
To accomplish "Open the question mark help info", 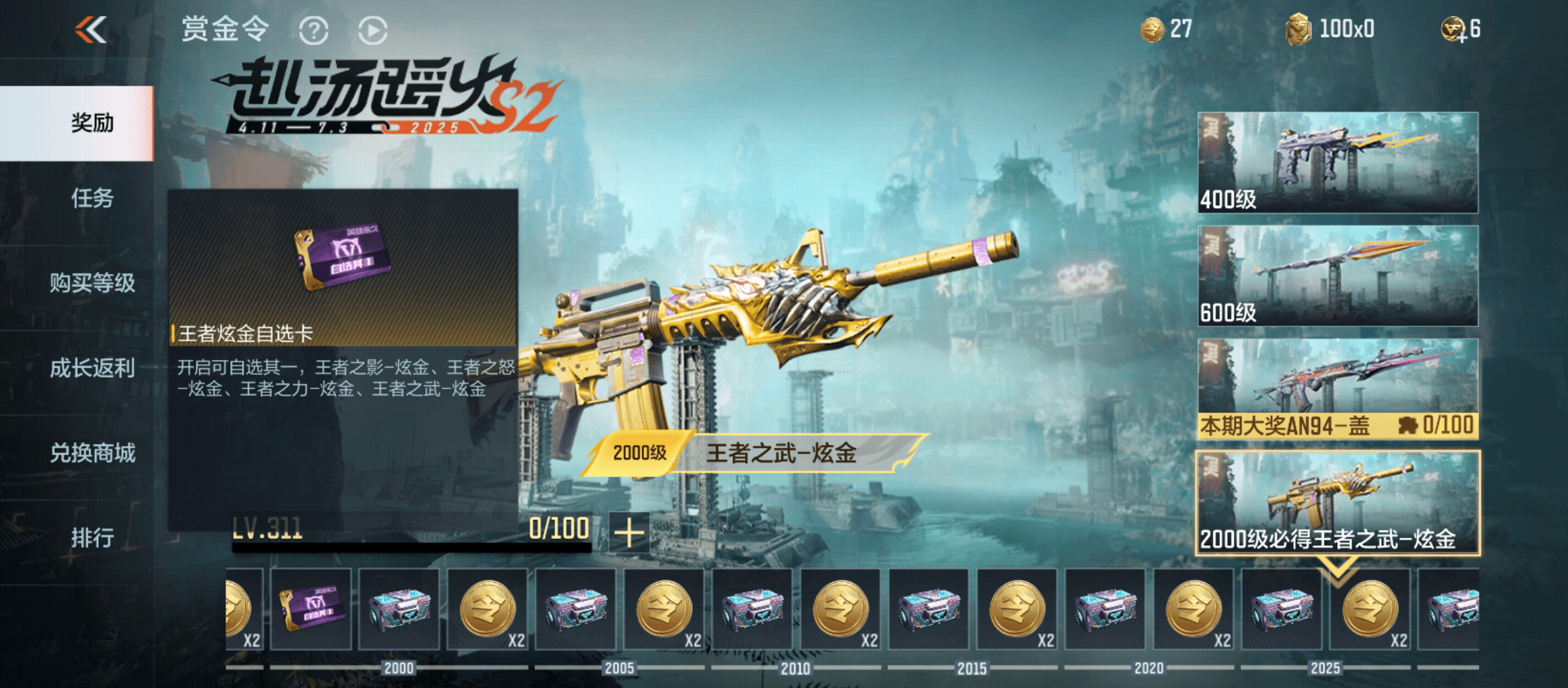I will [x=314, y=31].
